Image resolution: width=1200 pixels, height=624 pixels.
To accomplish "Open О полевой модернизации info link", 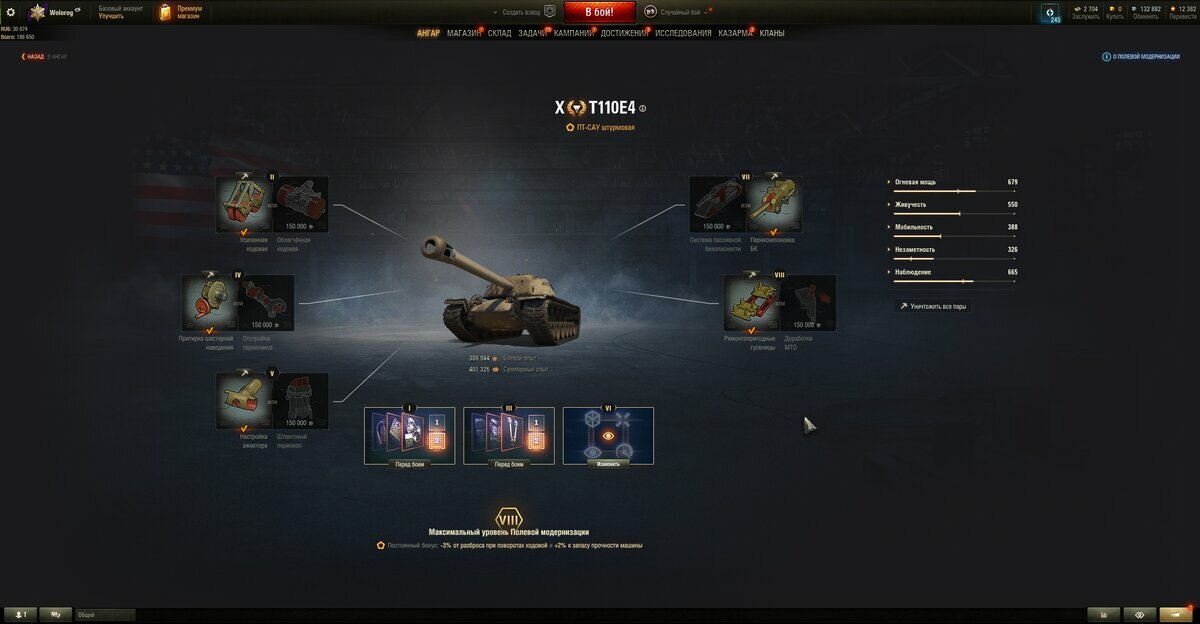I will pyautogui.click(x=1141, y=57).
